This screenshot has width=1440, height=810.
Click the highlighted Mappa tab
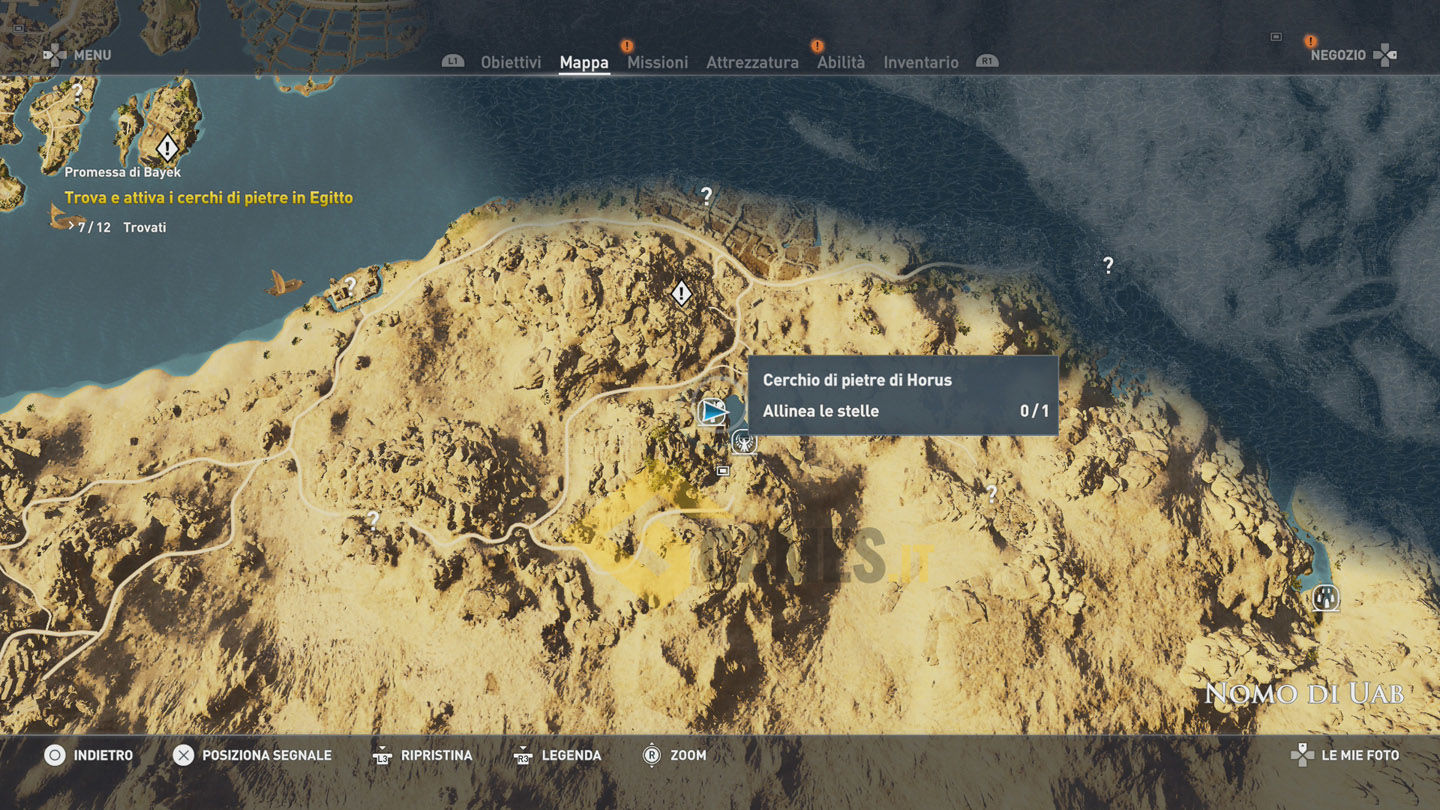[x=584, y=62]
